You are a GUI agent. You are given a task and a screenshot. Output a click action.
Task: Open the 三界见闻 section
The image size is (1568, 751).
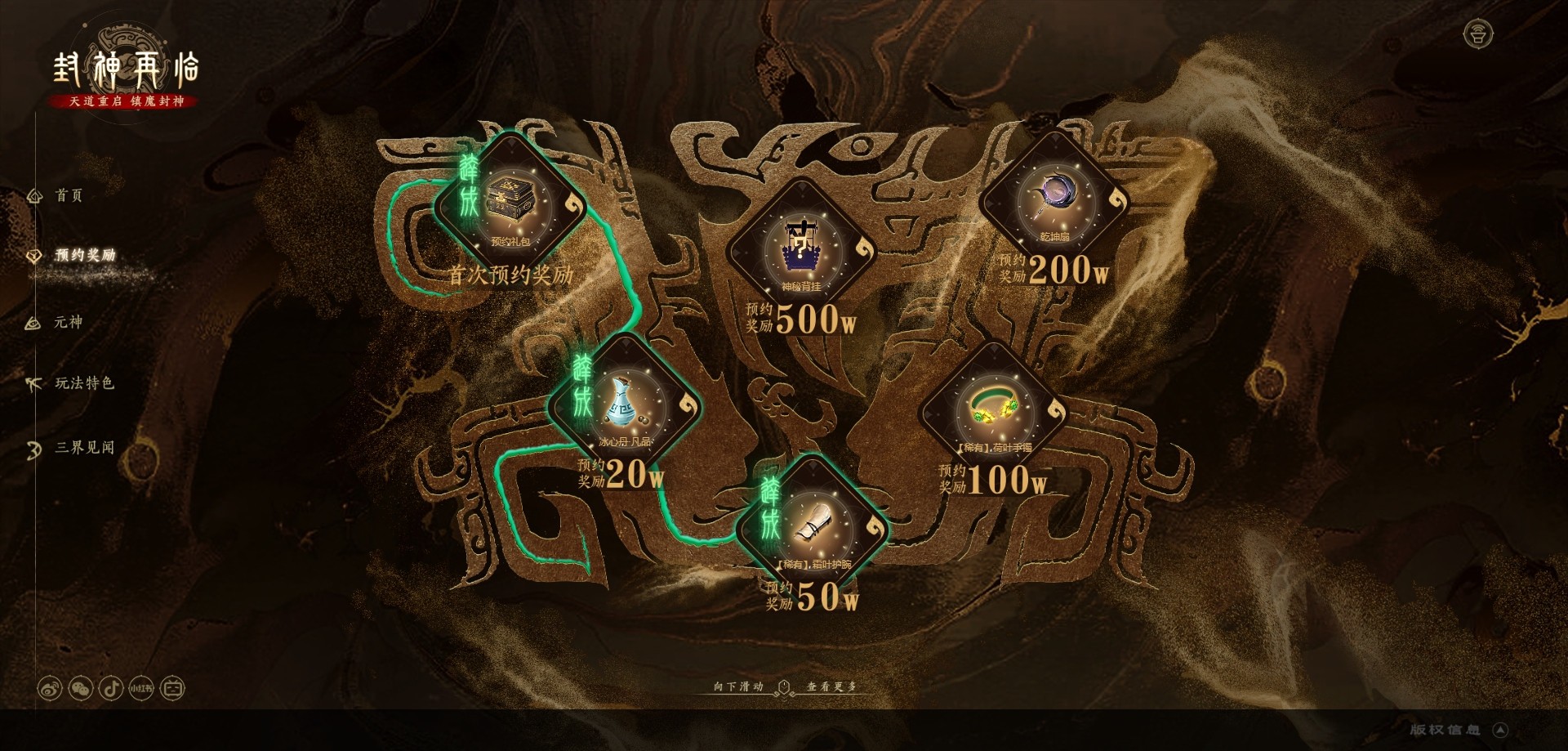tap(83, 448)
